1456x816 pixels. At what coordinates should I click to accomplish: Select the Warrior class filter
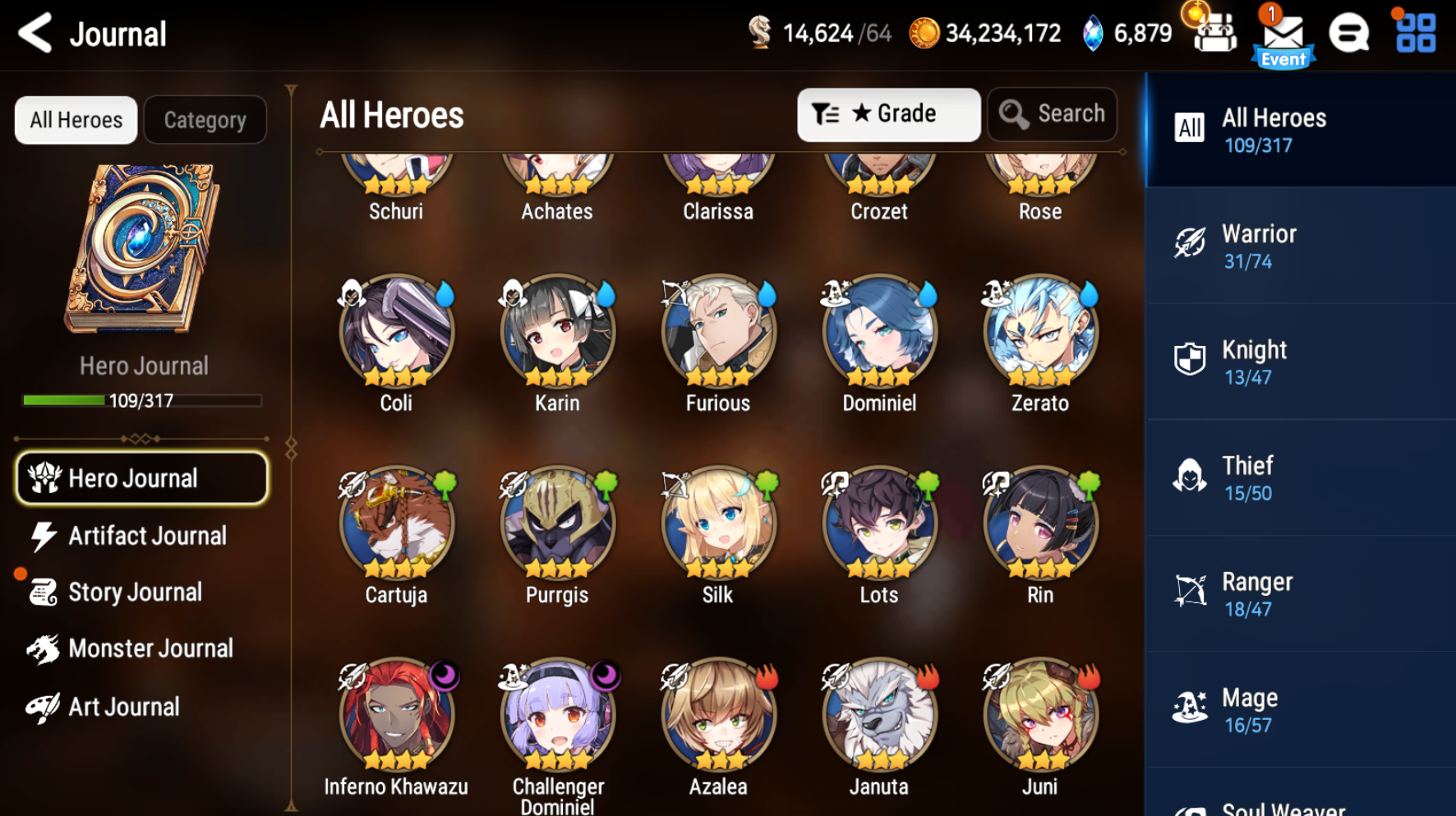coord(1298,246)
